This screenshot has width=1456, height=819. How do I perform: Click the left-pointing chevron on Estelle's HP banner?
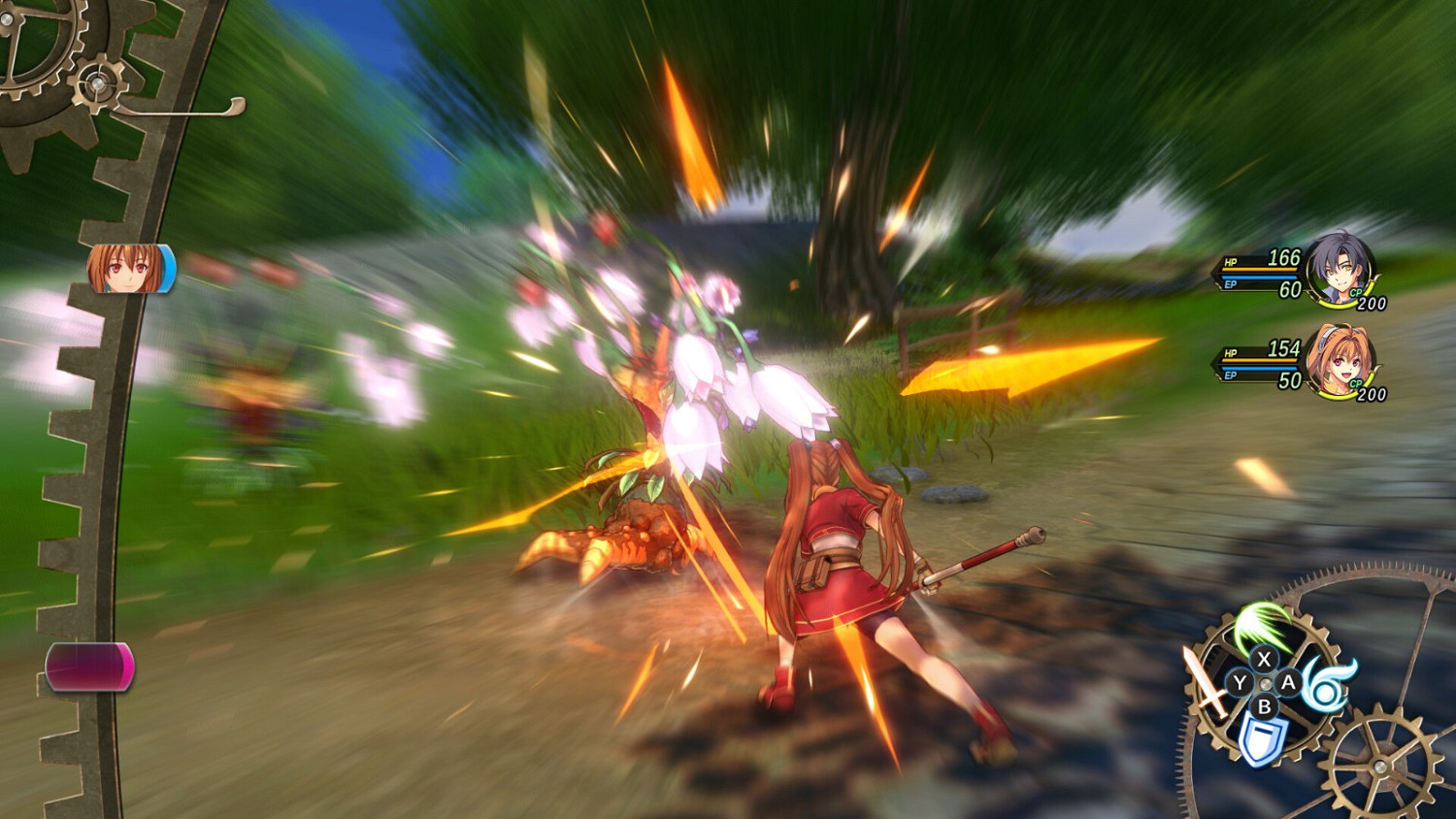point(1213,364)
